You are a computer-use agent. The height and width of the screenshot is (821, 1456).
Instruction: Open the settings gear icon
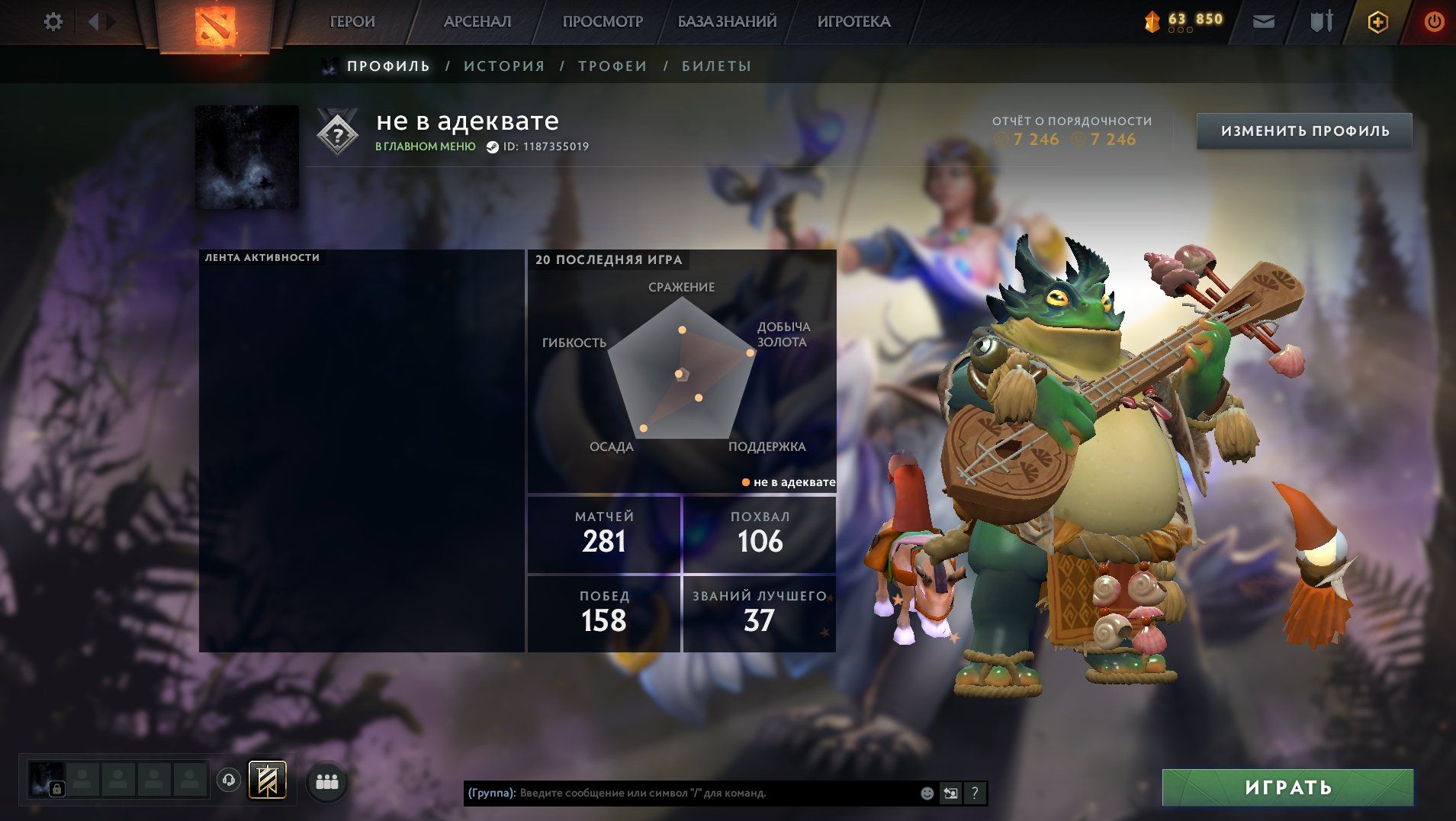(53, 22)
